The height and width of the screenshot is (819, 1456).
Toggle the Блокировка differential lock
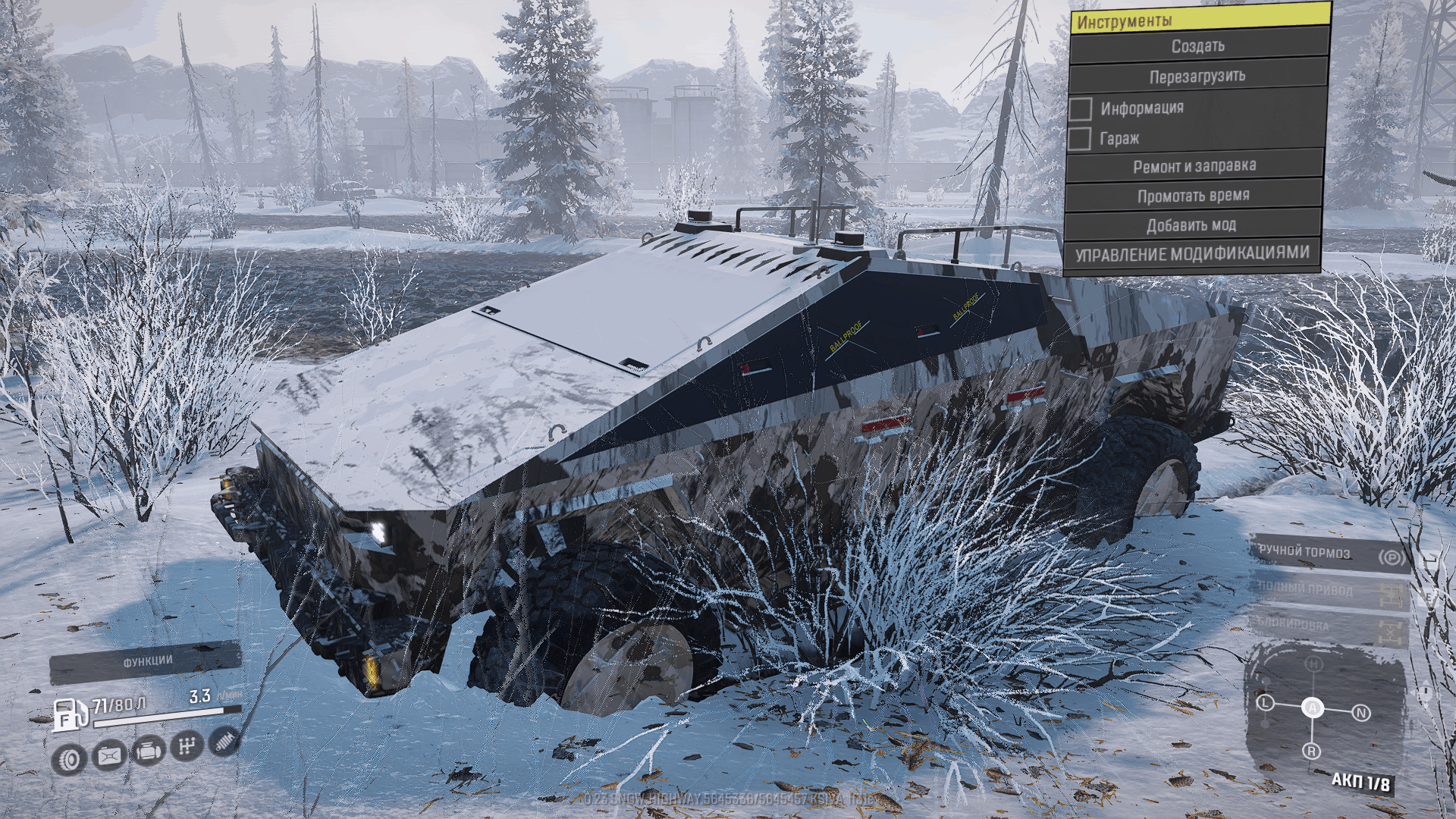1330,627
